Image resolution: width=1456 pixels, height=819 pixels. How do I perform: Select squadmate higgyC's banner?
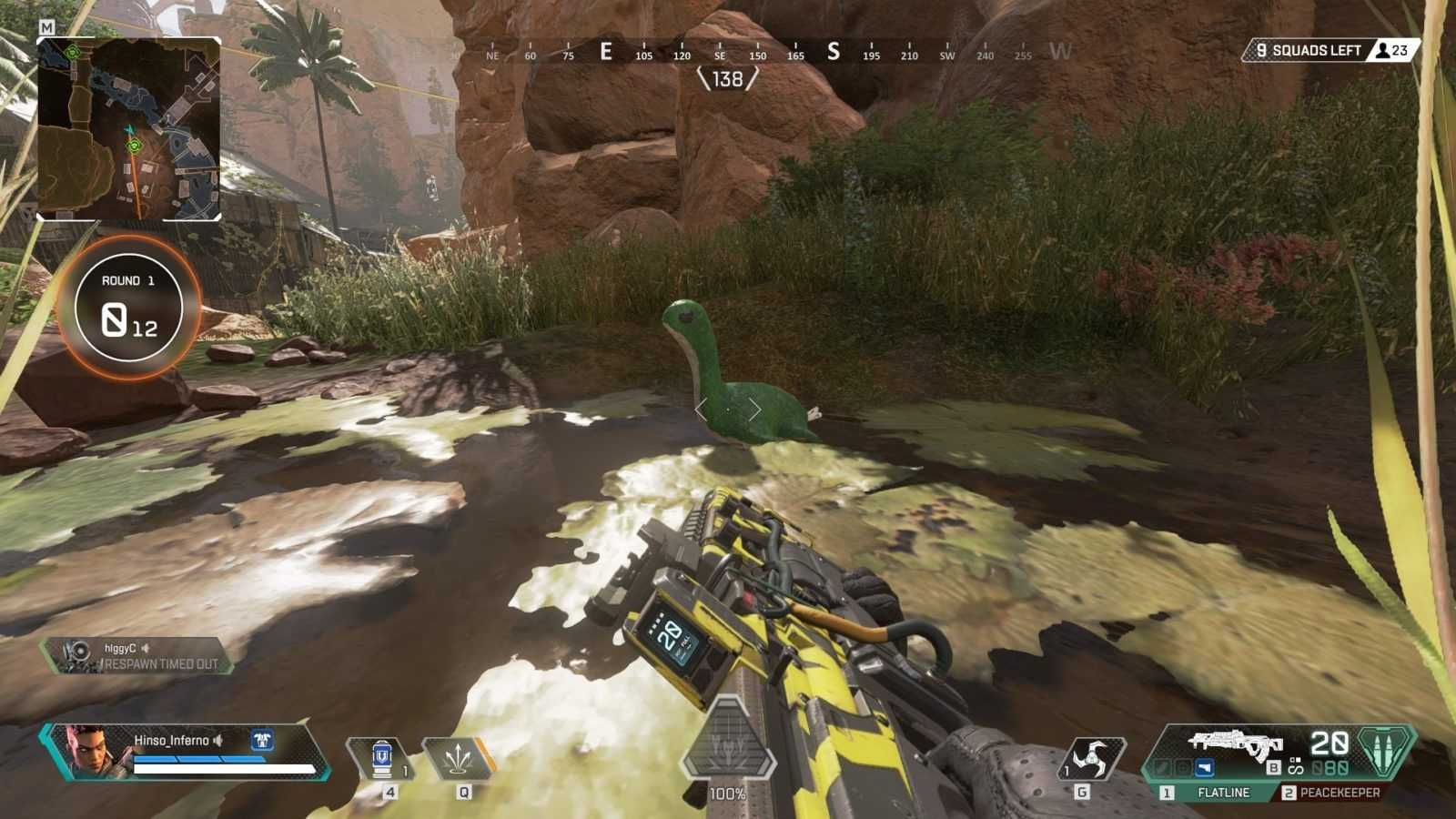pyautogui.click(x=136, y=655)
